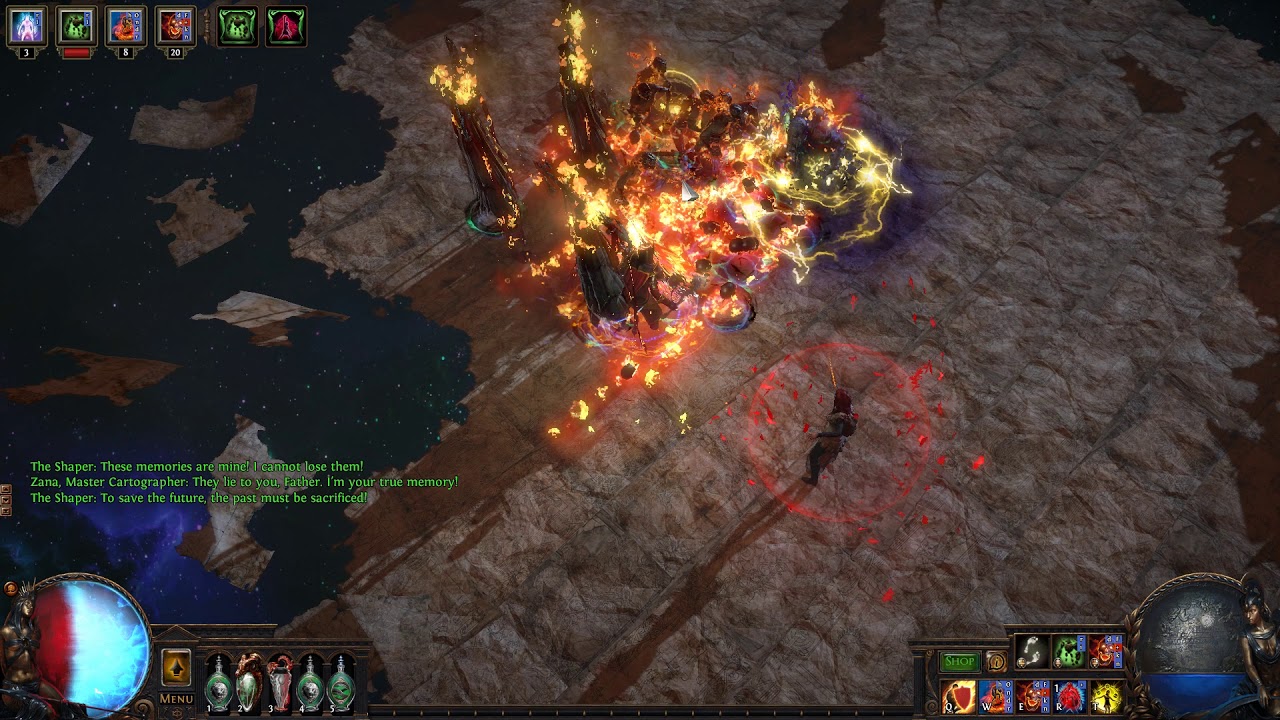
Task: Open the Menu button beside the flasks
Action: pos(176,699)
